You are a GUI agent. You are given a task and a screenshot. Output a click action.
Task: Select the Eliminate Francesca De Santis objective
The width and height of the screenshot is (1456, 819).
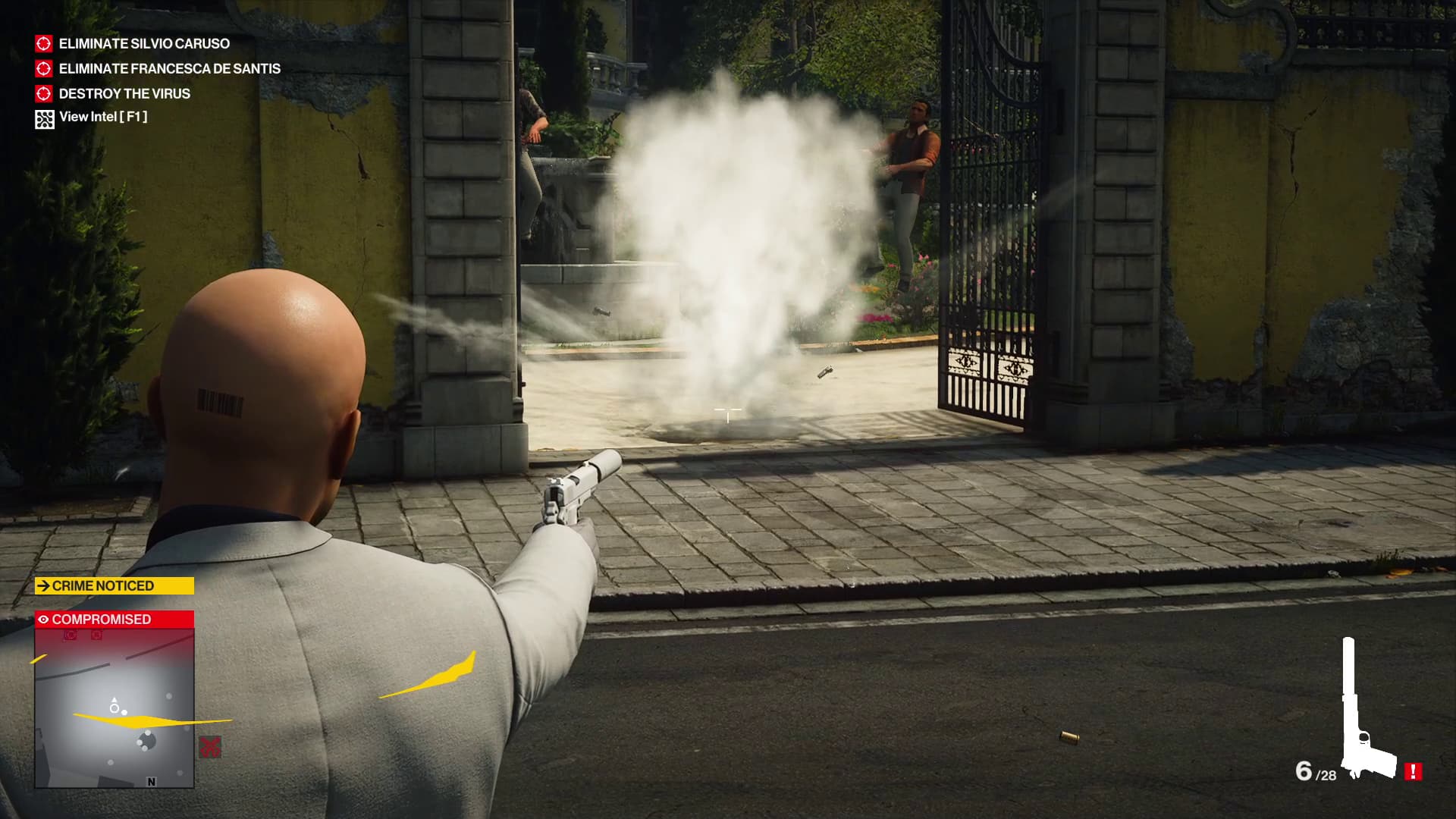pyautogui.click(x=169, y=69)
